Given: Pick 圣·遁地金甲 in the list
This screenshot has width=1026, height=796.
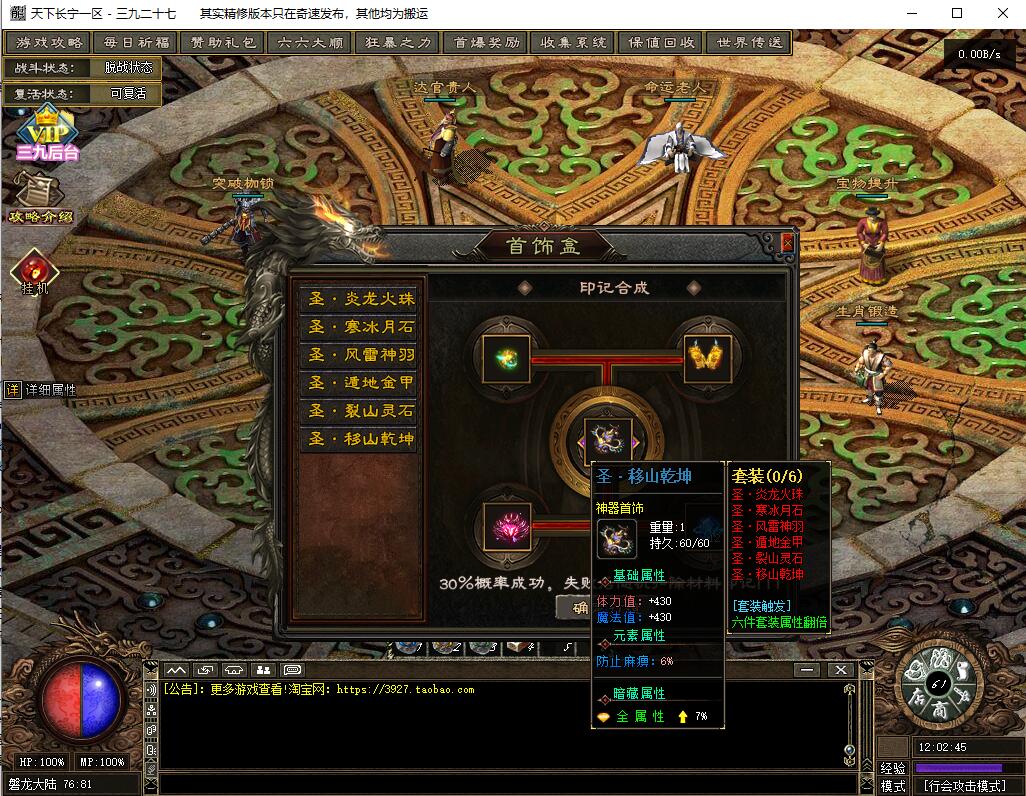Looking at the screenshot, I should (x=359, y=383).
